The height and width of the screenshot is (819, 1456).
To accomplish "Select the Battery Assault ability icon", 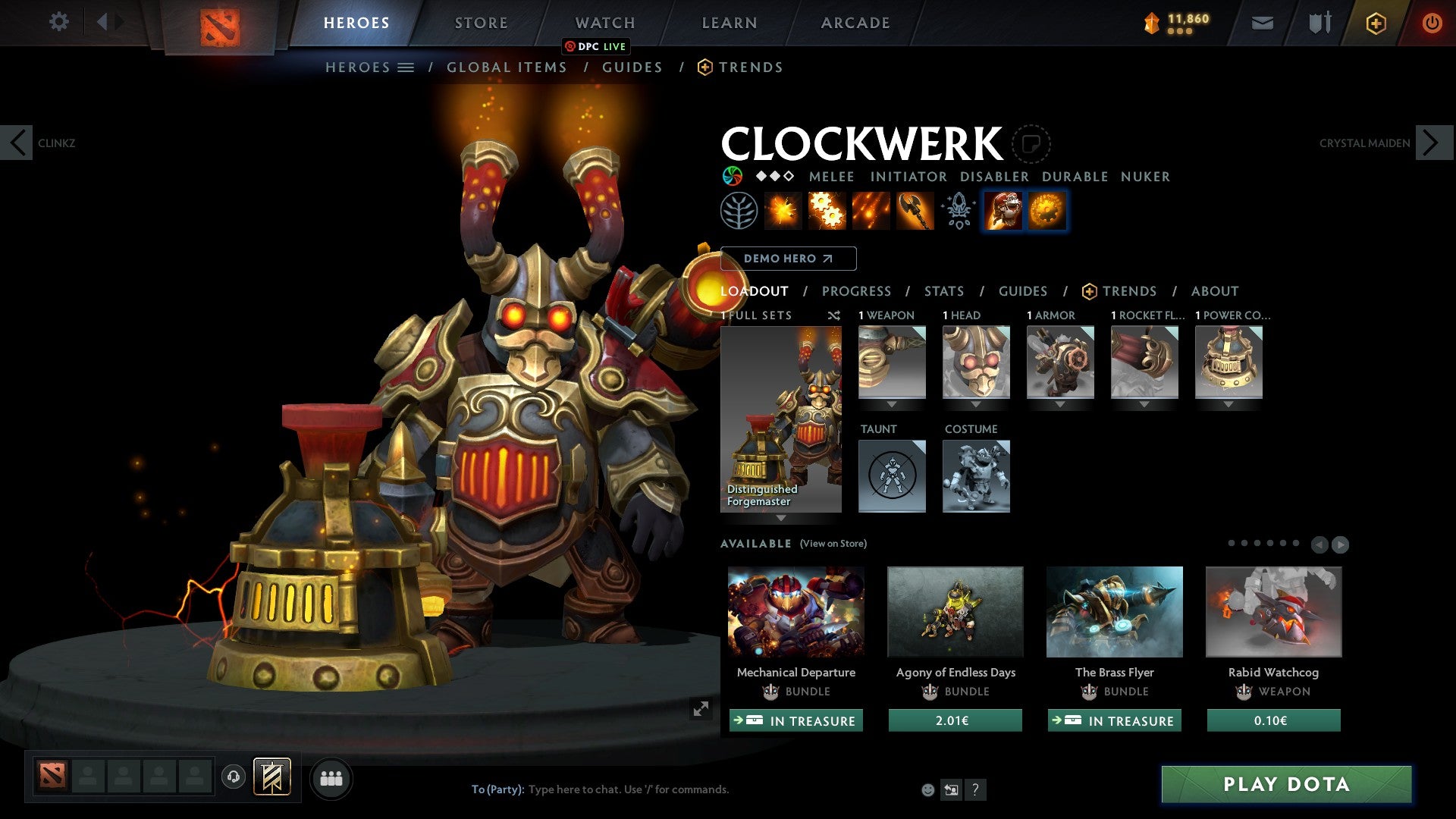I will point(781,211).
